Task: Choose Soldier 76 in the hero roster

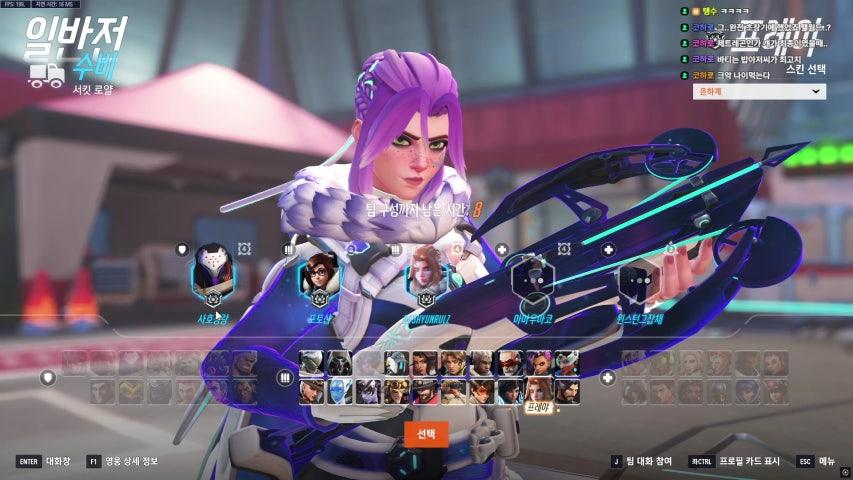Action: coord(508,363)
